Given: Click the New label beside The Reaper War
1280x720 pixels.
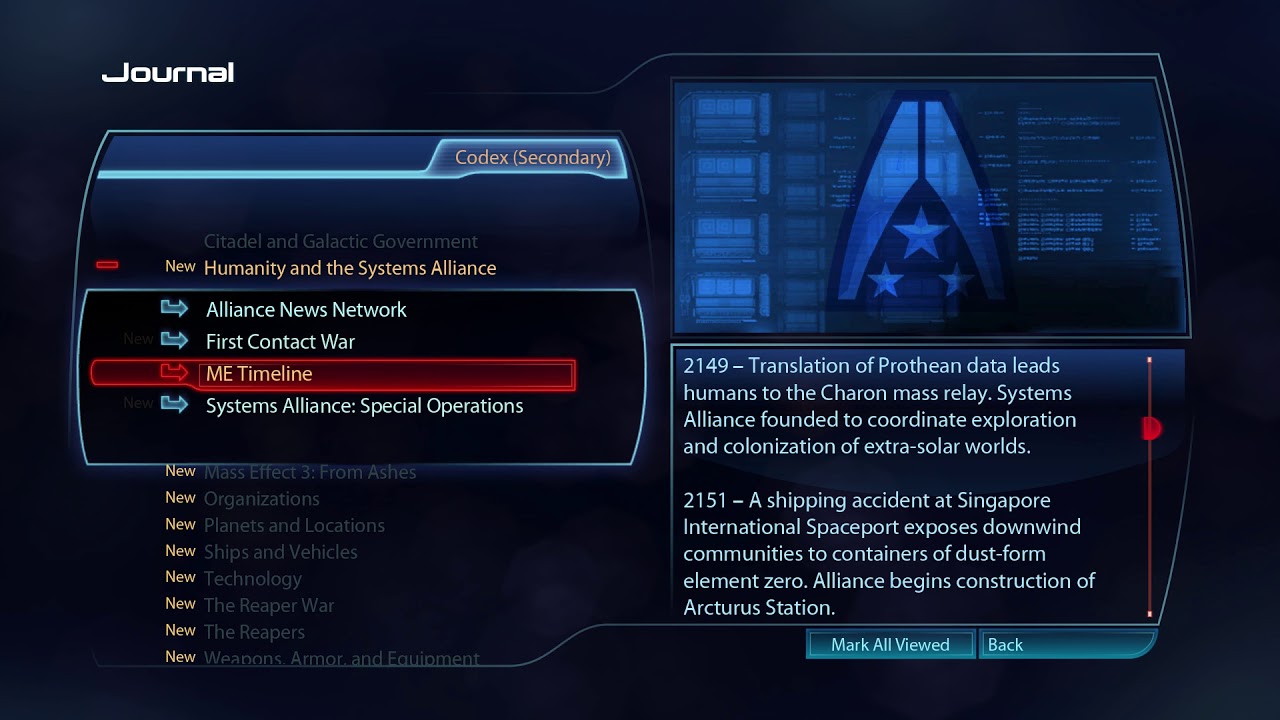Looking at the screenshot, I should [x=180, y=604].
